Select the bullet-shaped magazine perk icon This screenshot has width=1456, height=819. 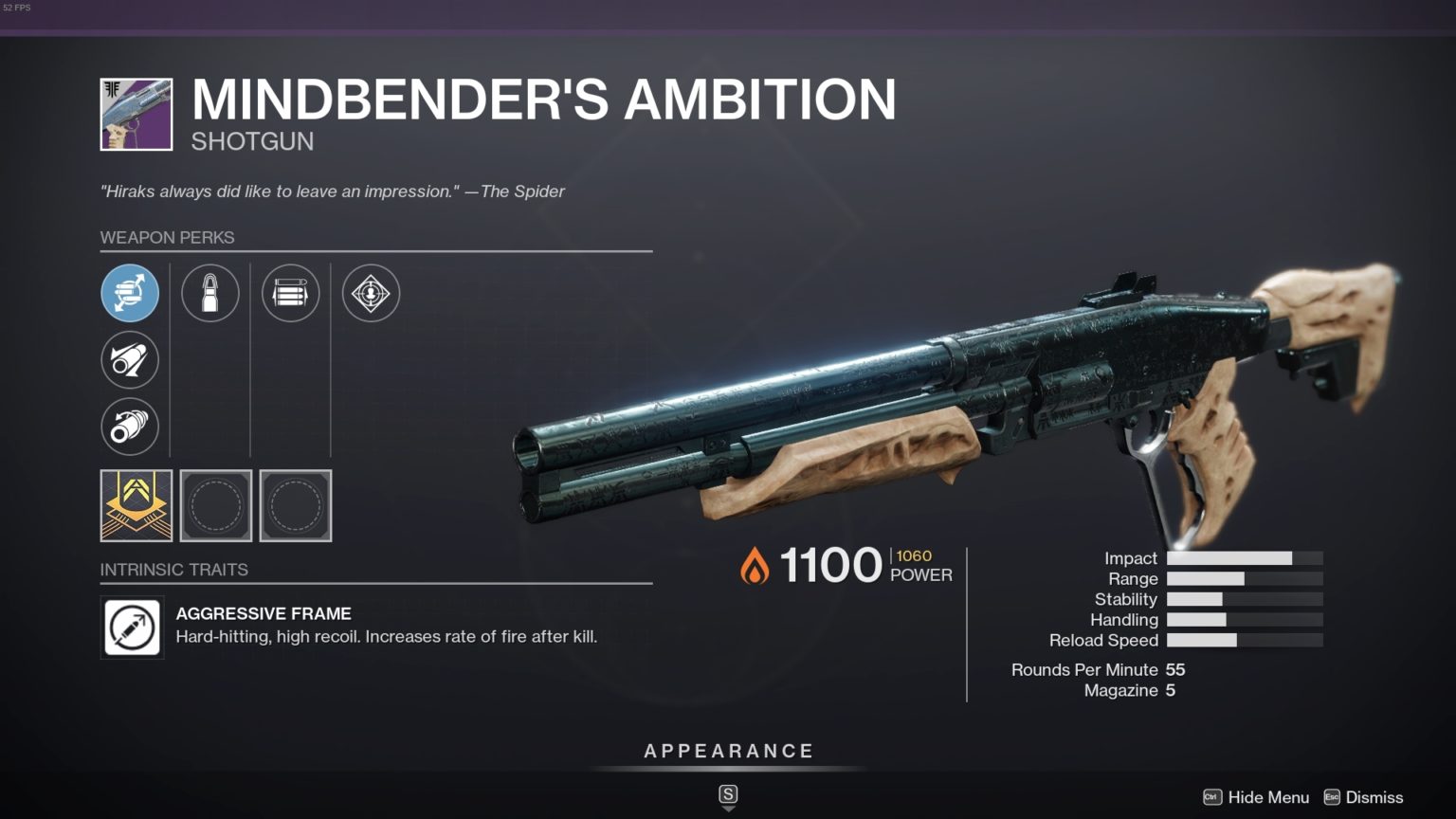pos(210,293)
